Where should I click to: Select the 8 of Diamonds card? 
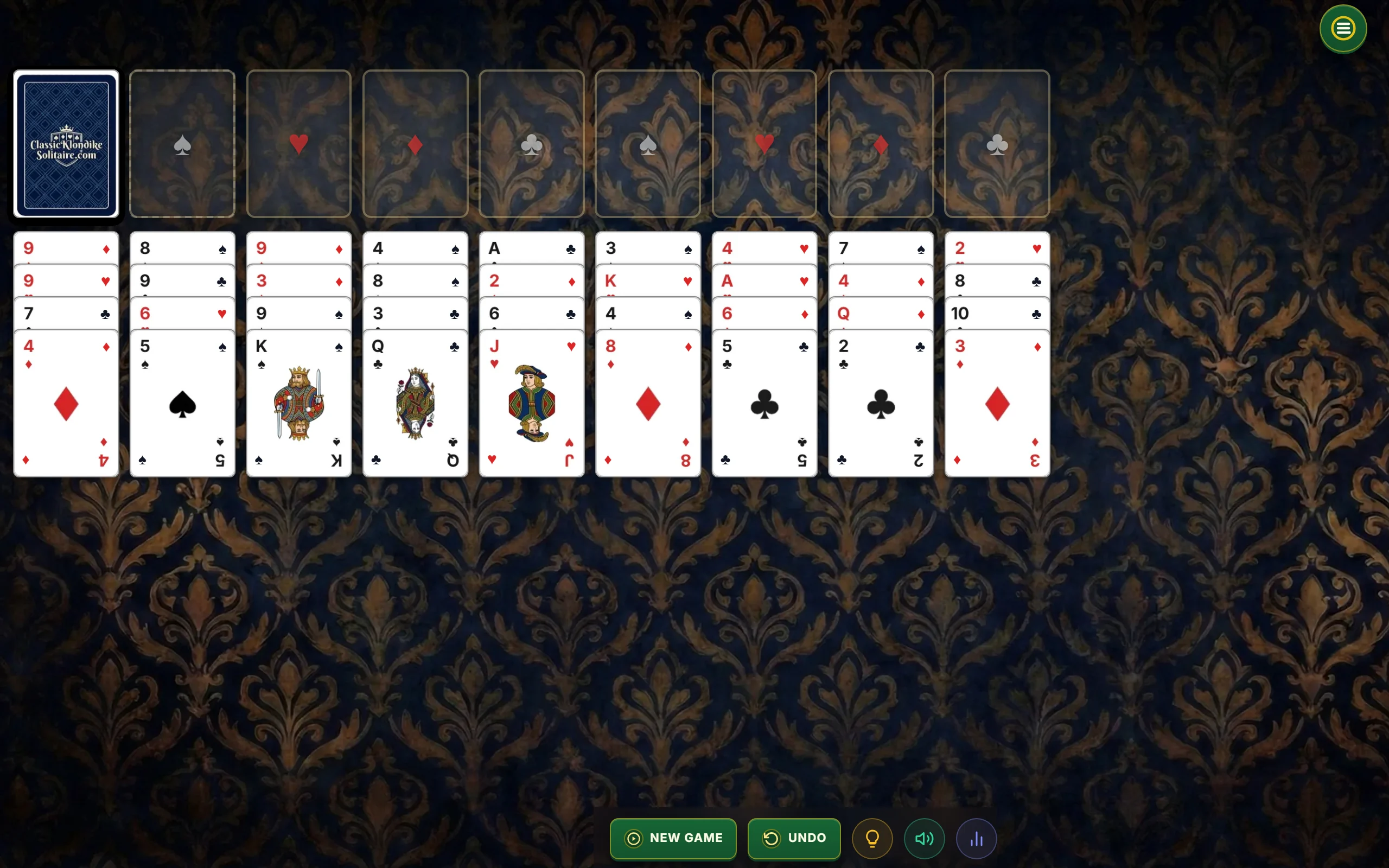[647, 402]
